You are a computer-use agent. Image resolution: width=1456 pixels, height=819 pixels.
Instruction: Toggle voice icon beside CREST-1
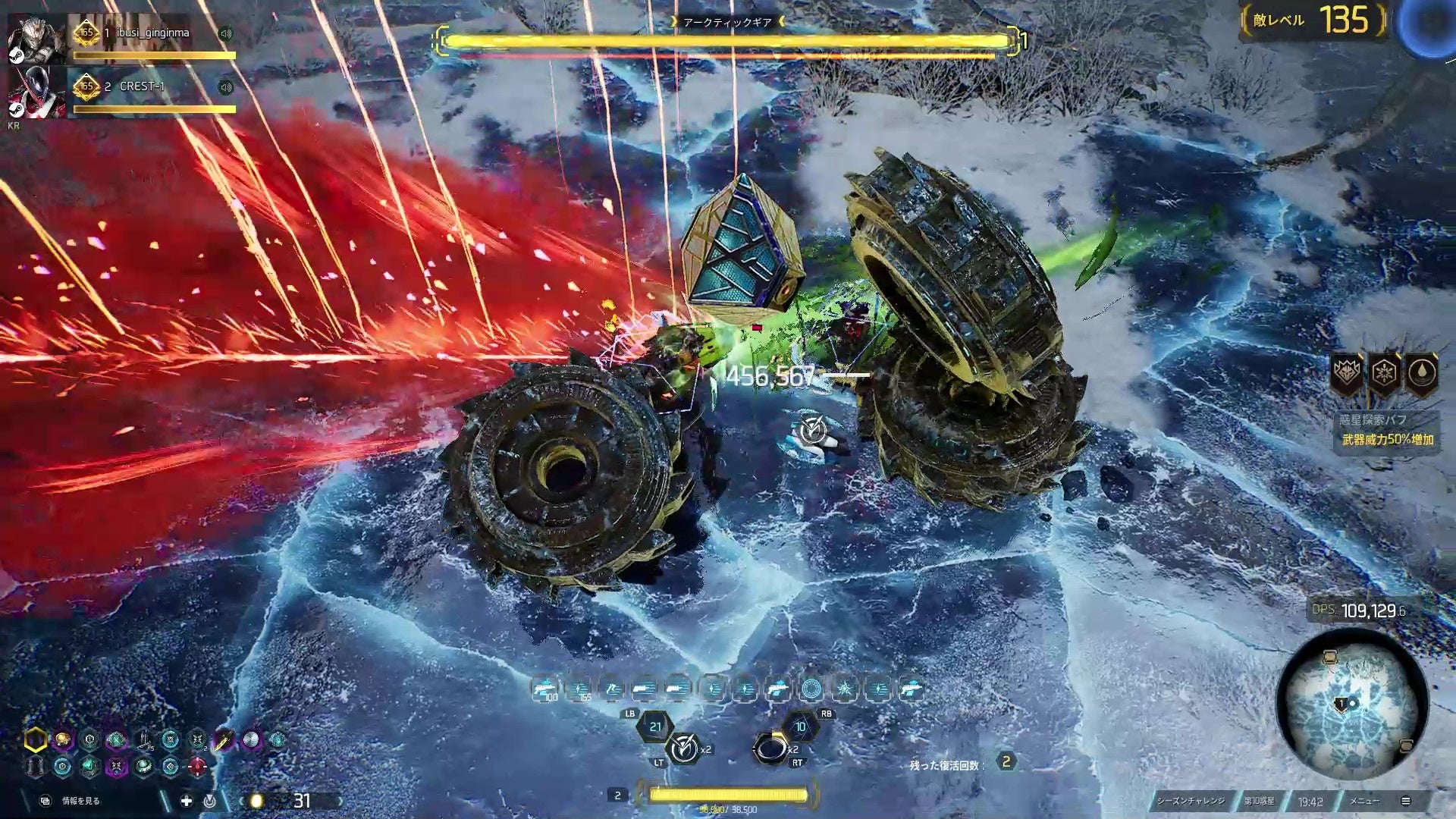point(225,87)
